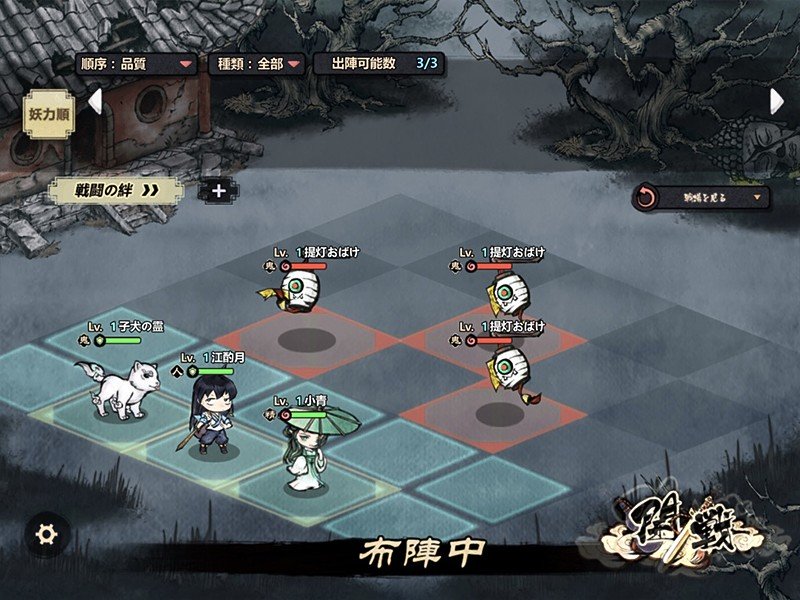Select the 子犬の霊 white dog unit
This screenshot has height=600, width=800.
click(126, 388)
